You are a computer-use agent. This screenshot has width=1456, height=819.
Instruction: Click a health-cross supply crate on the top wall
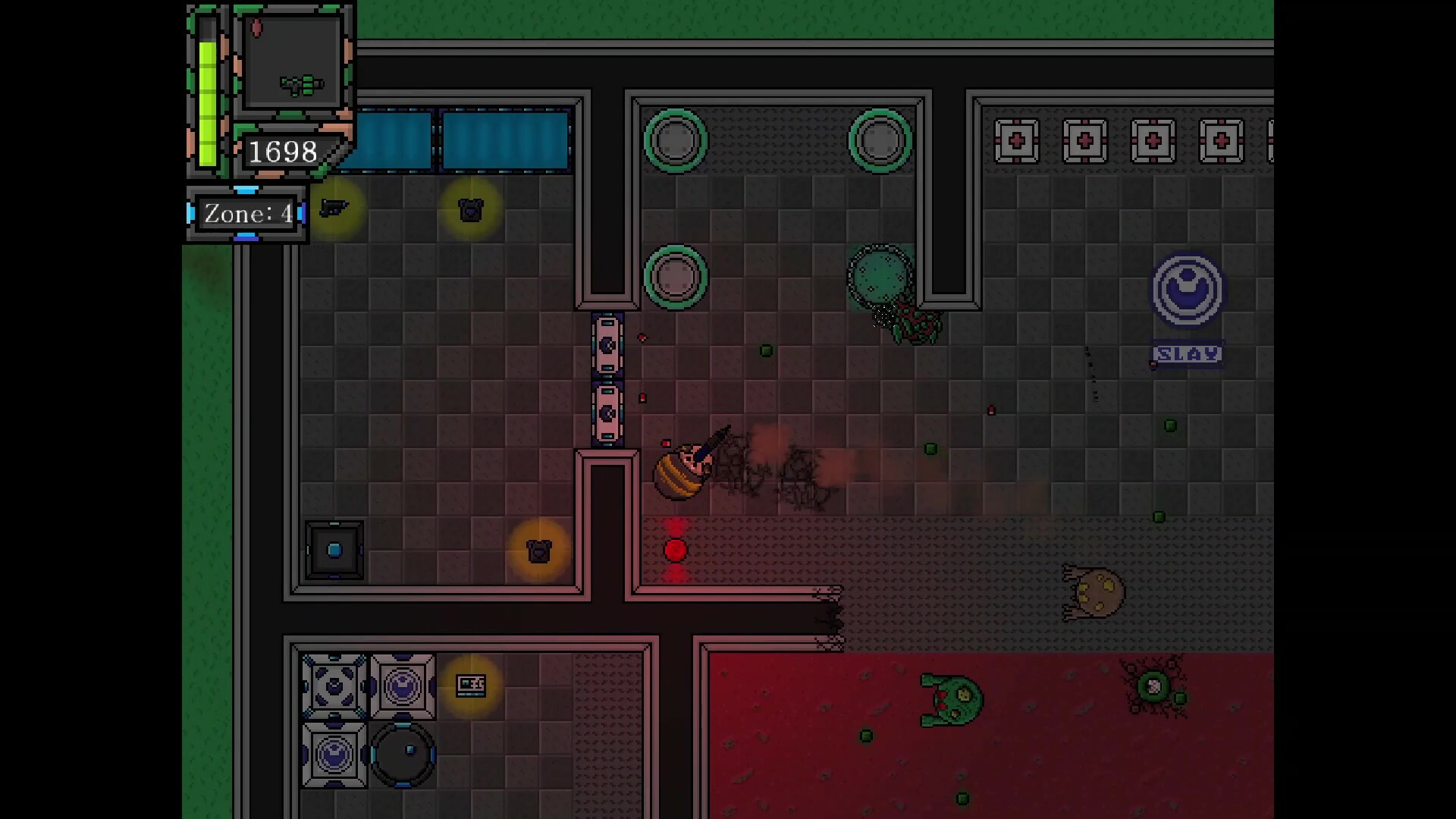pos(1017,140)
